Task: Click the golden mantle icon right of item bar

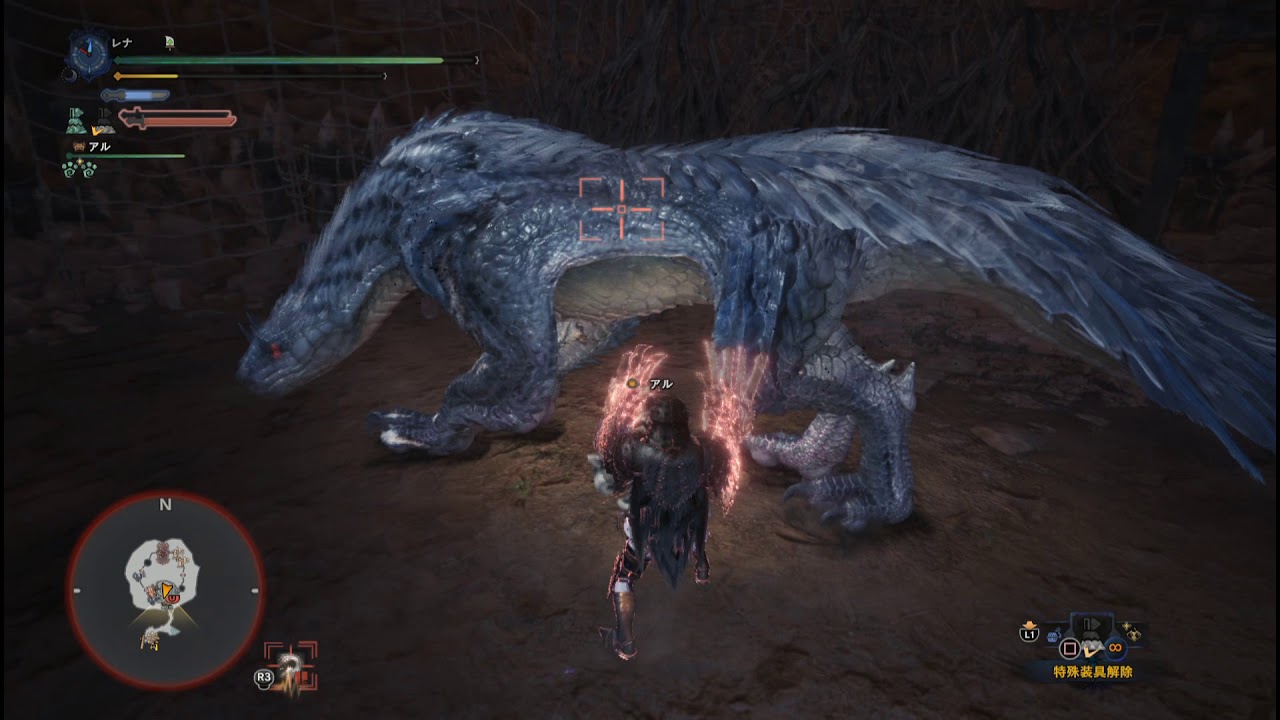Action: (1133, 633)
